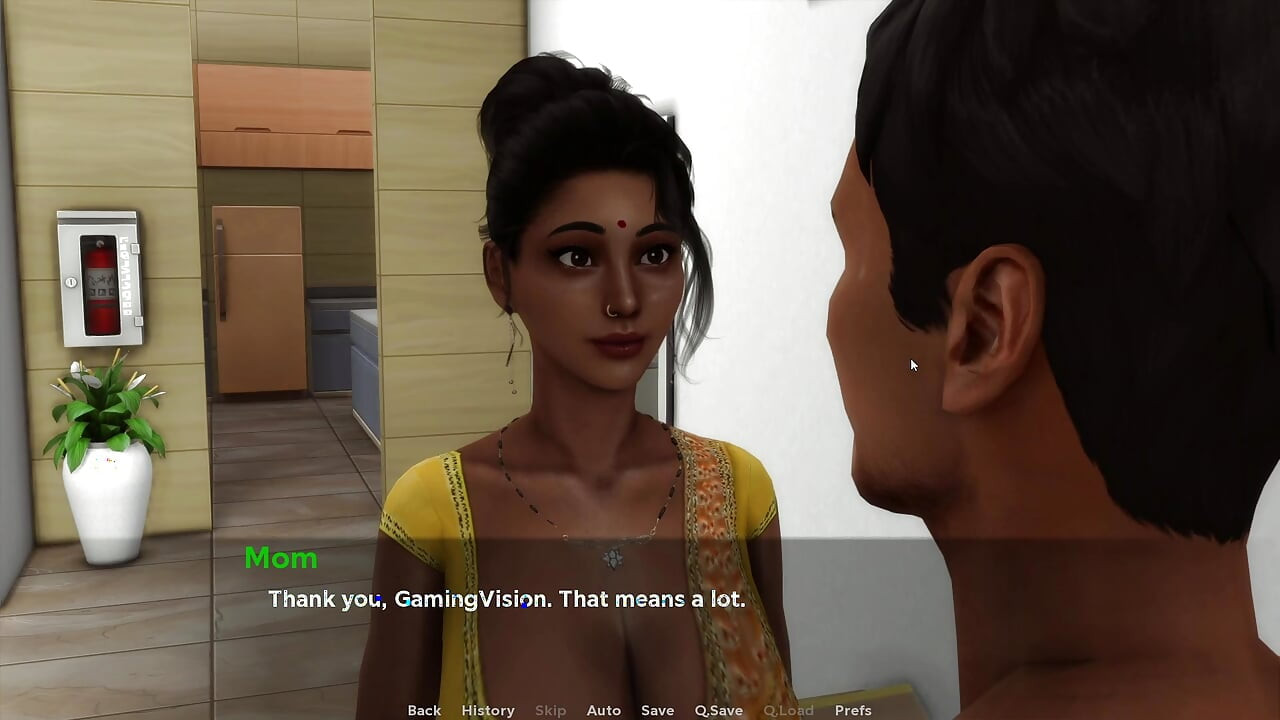Toggle Auto-forward reading mode

[x=603, y=710]
